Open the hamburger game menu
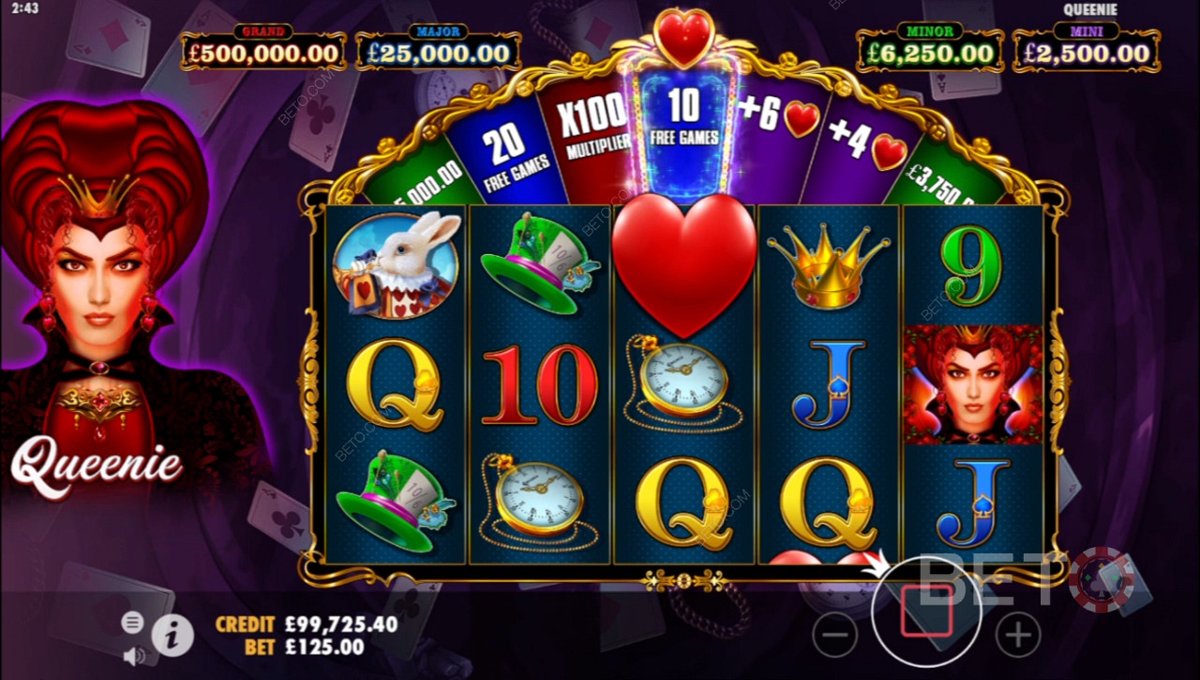 pos(132,622)
